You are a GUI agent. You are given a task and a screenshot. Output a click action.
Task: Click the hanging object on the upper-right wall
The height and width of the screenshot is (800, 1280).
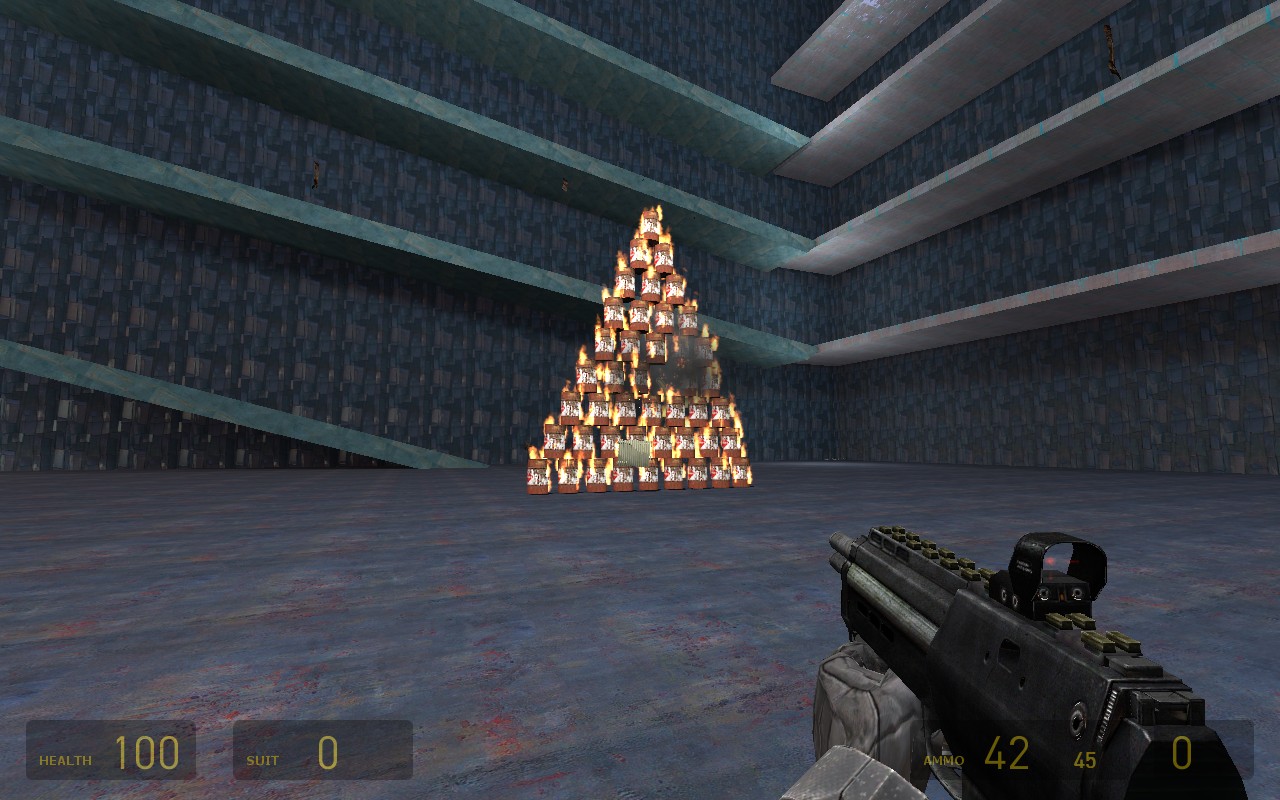pyautogui.click(x=1108, y=48)
